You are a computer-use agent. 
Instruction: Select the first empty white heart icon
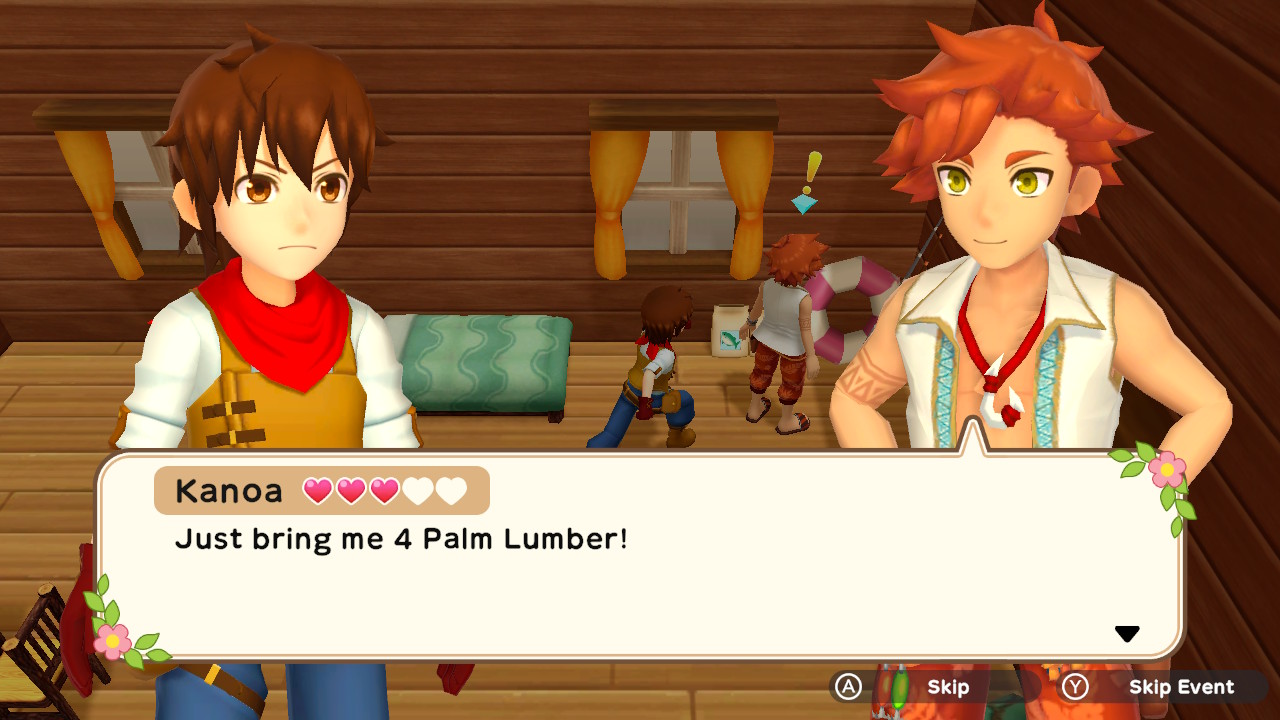tap(419, 490)
